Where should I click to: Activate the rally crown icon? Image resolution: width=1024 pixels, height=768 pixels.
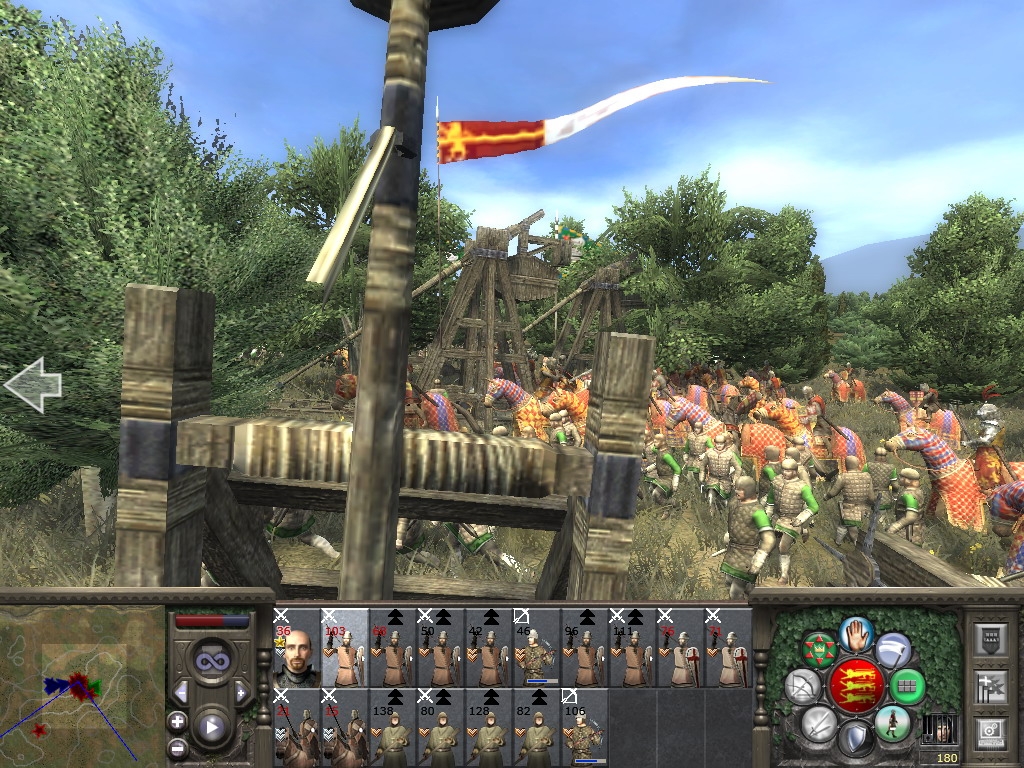pos(819,650)
